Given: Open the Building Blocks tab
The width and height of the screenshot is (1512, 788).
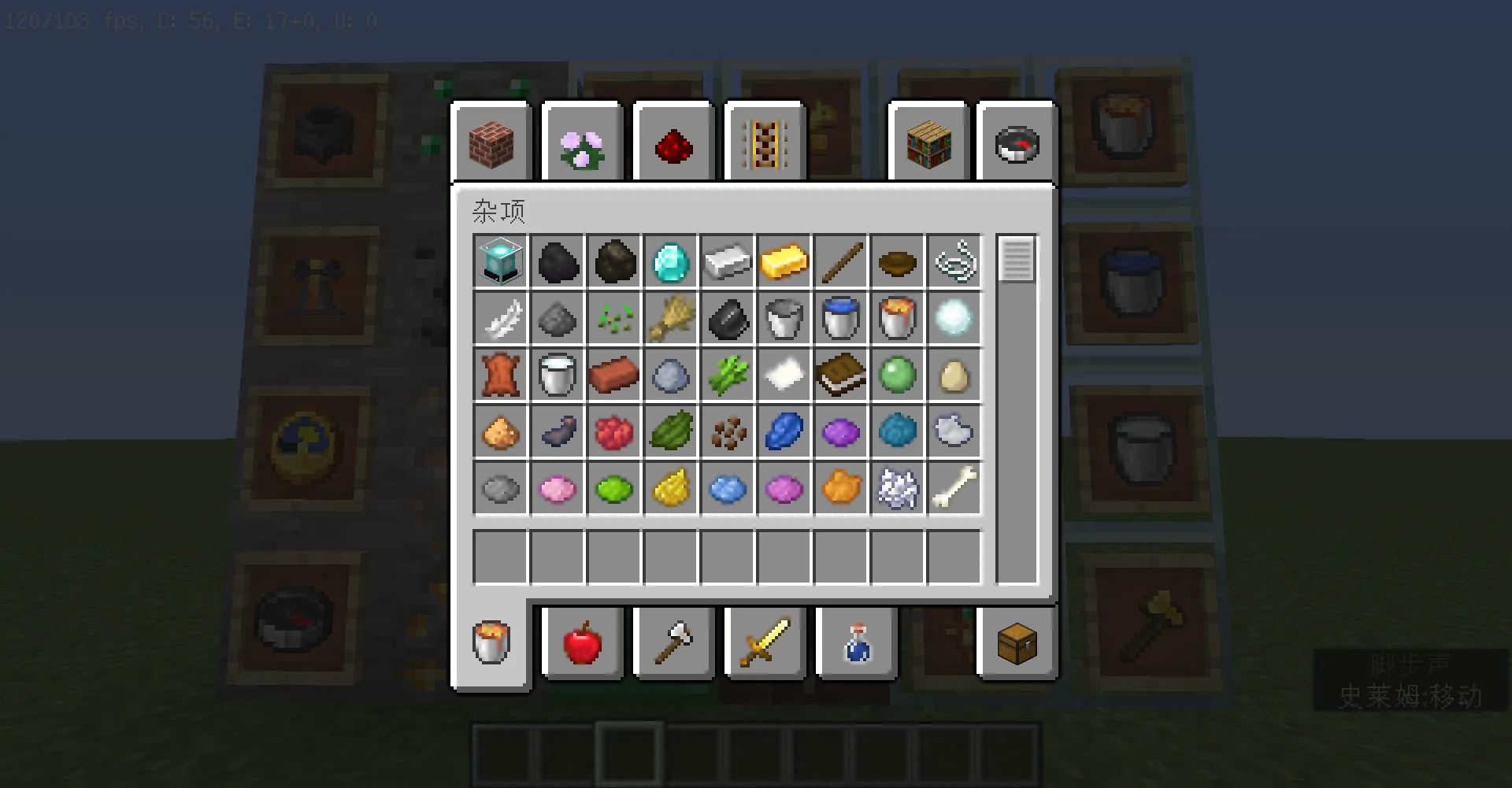Looking at the screenshot, I should (x=490, y=142).
